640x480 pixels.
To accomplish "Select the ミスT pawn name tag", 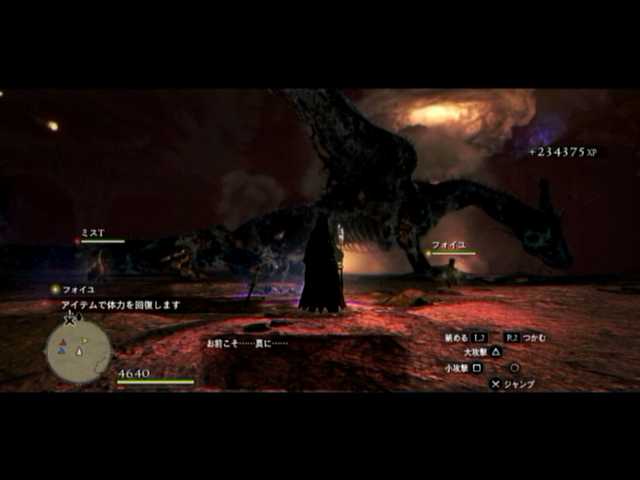I will 93,233.
